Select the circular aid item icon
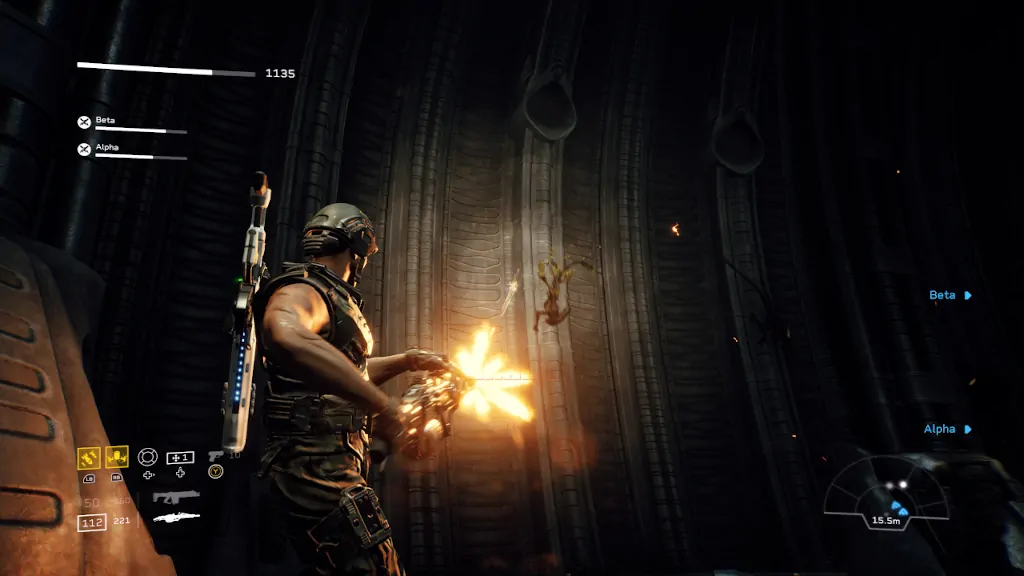 click(148, 457)
